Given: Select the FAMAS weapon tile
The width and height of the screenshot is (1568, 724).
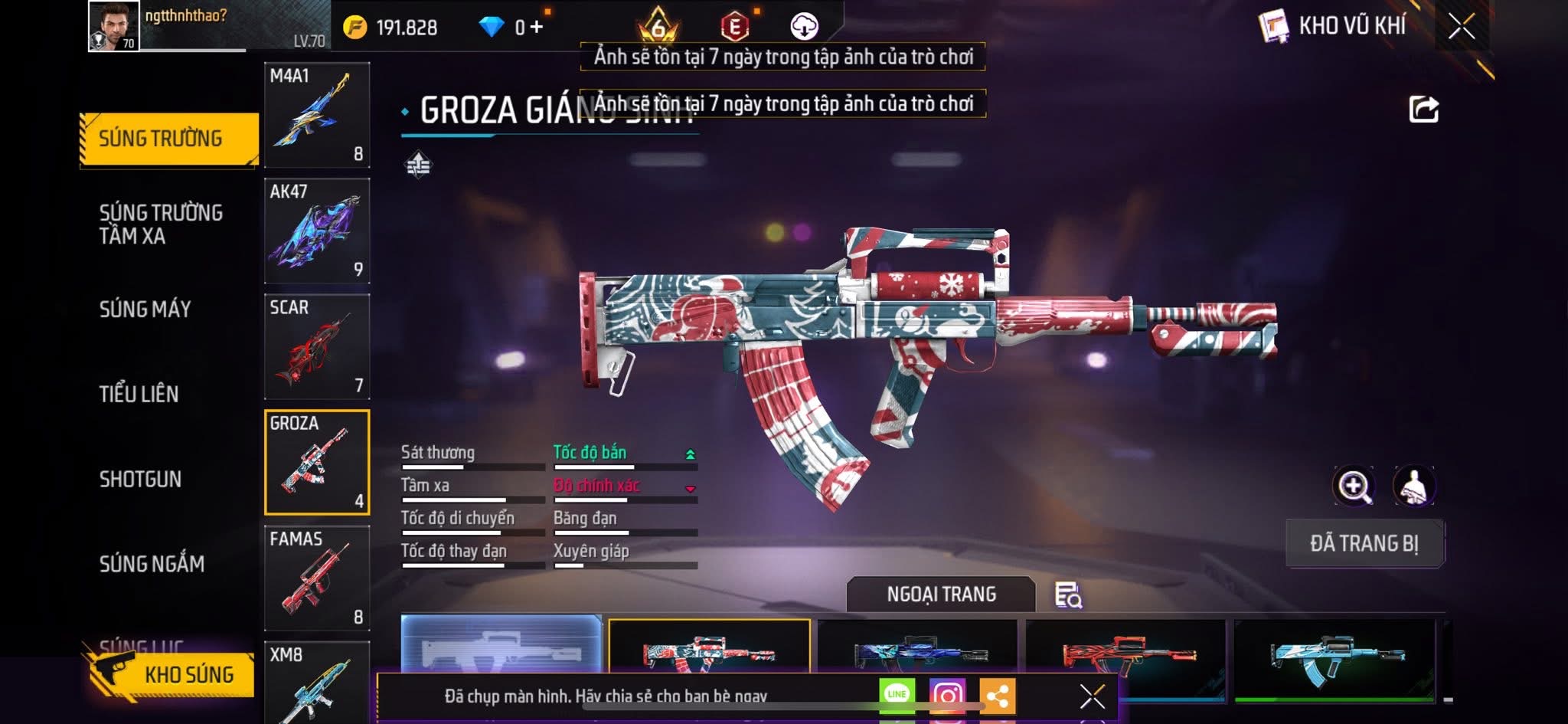Looking at the screenshot, I should pos(317,578).
